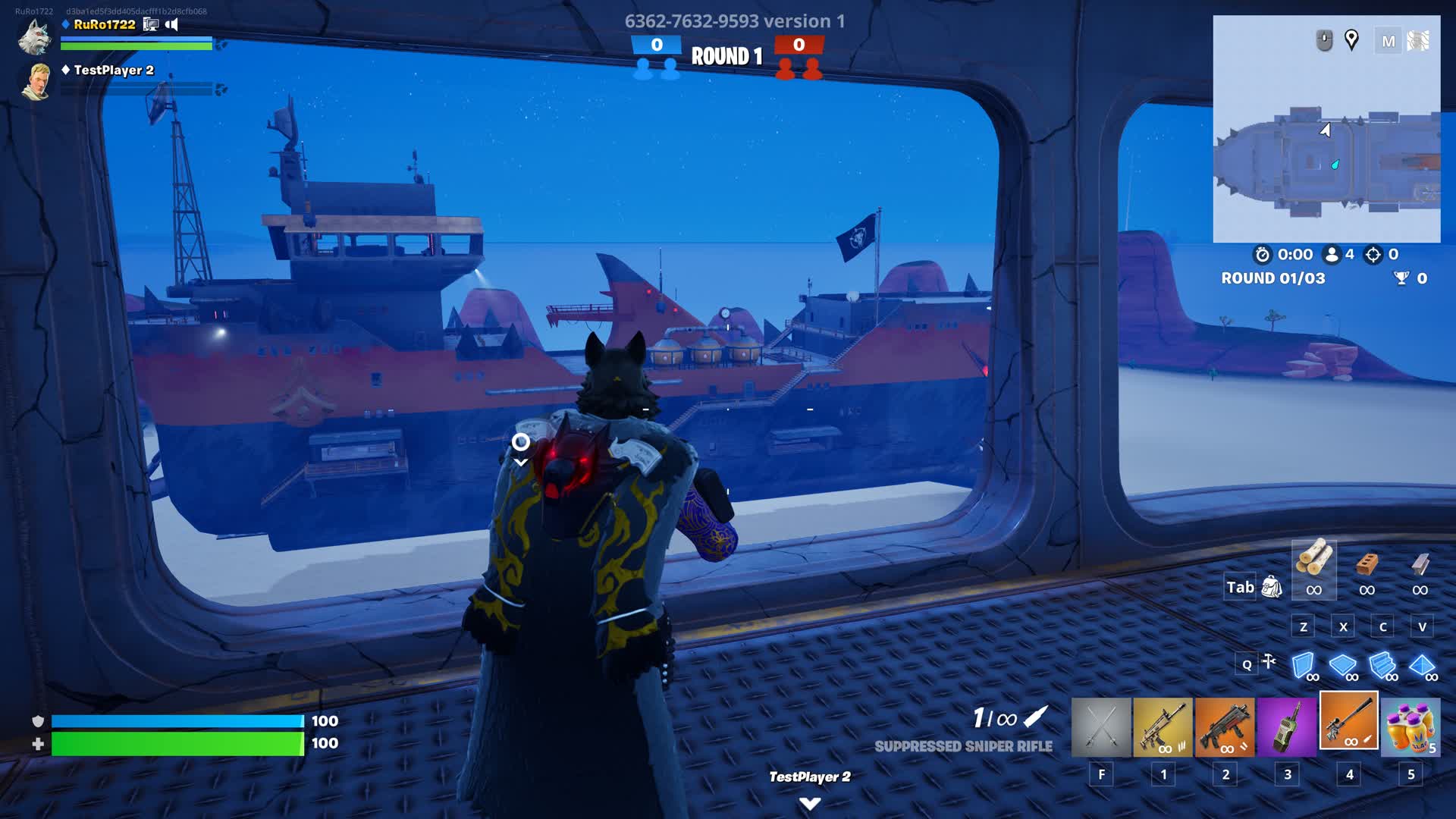Select the metal building material

coord(1420,563)
